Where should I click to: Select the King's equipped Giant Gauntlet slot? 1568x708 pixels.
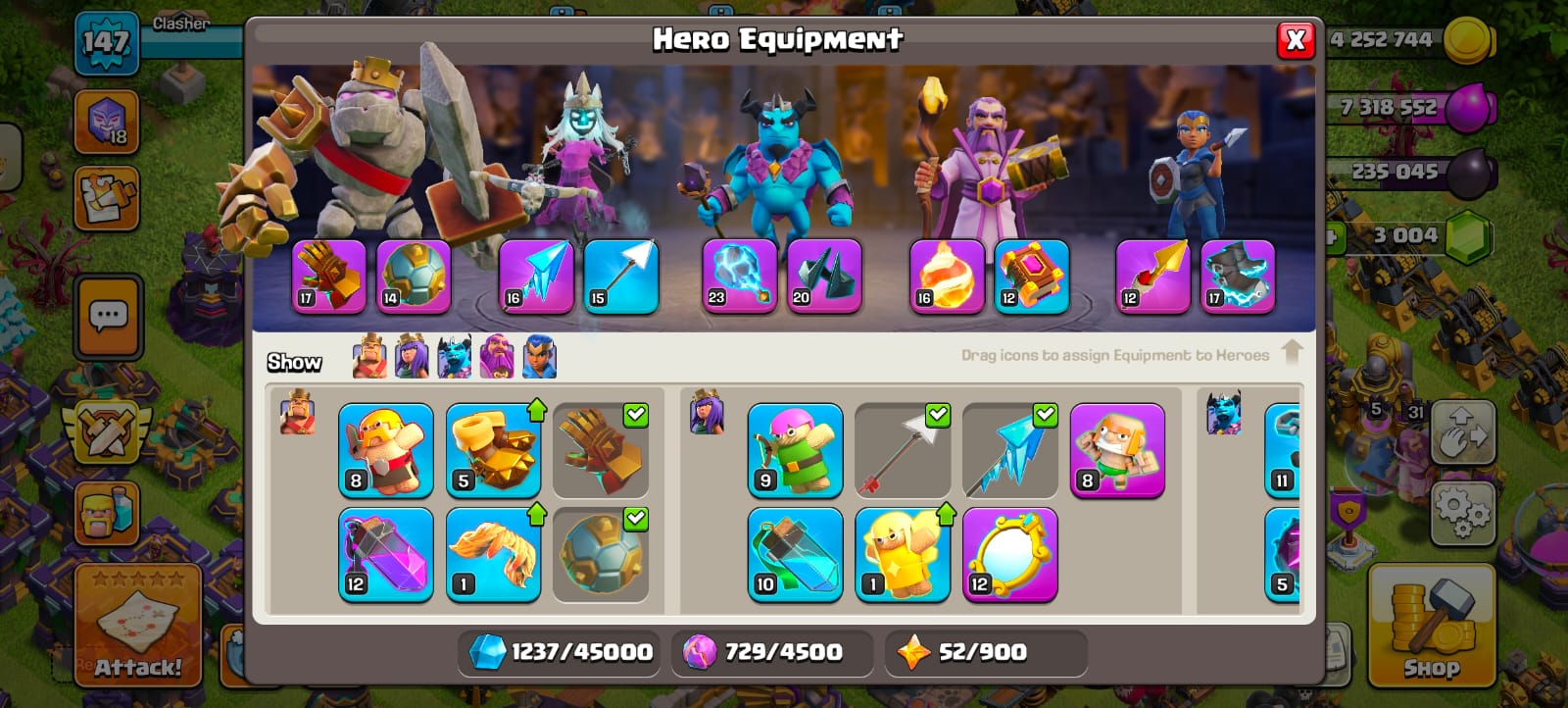point(329,277)
